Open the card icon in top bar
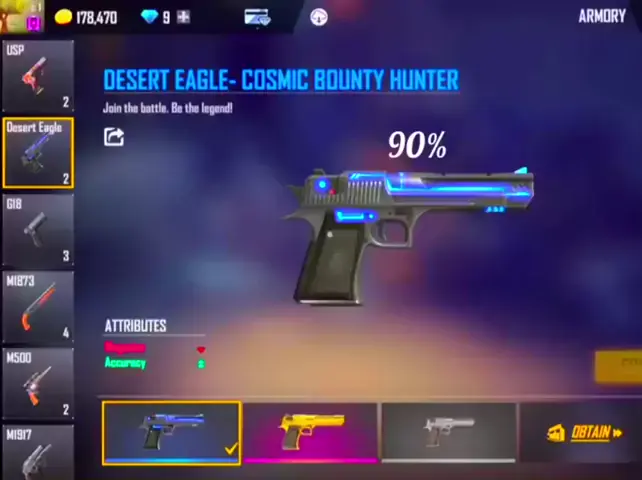 pos(257,17)
